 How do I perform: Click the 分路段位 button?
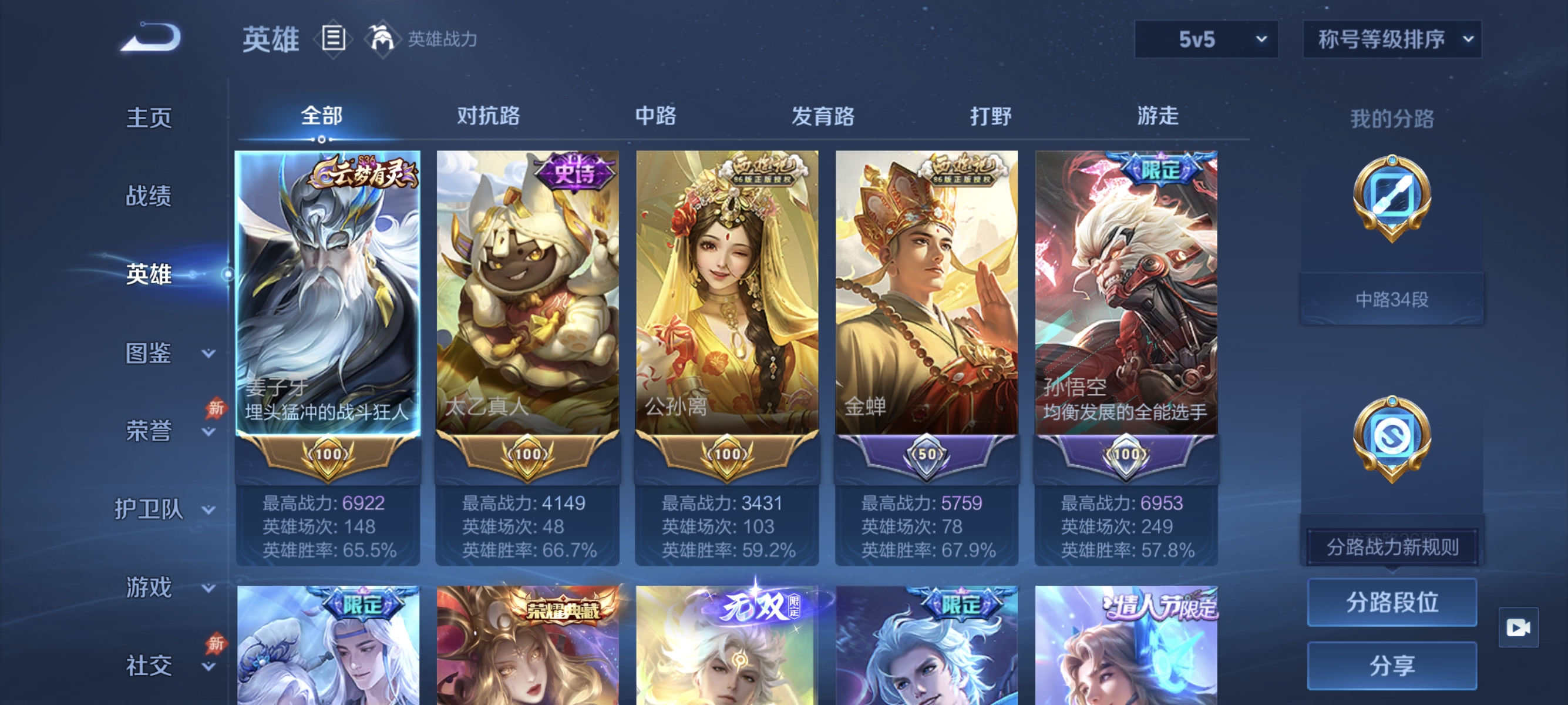coord(1392,603)
